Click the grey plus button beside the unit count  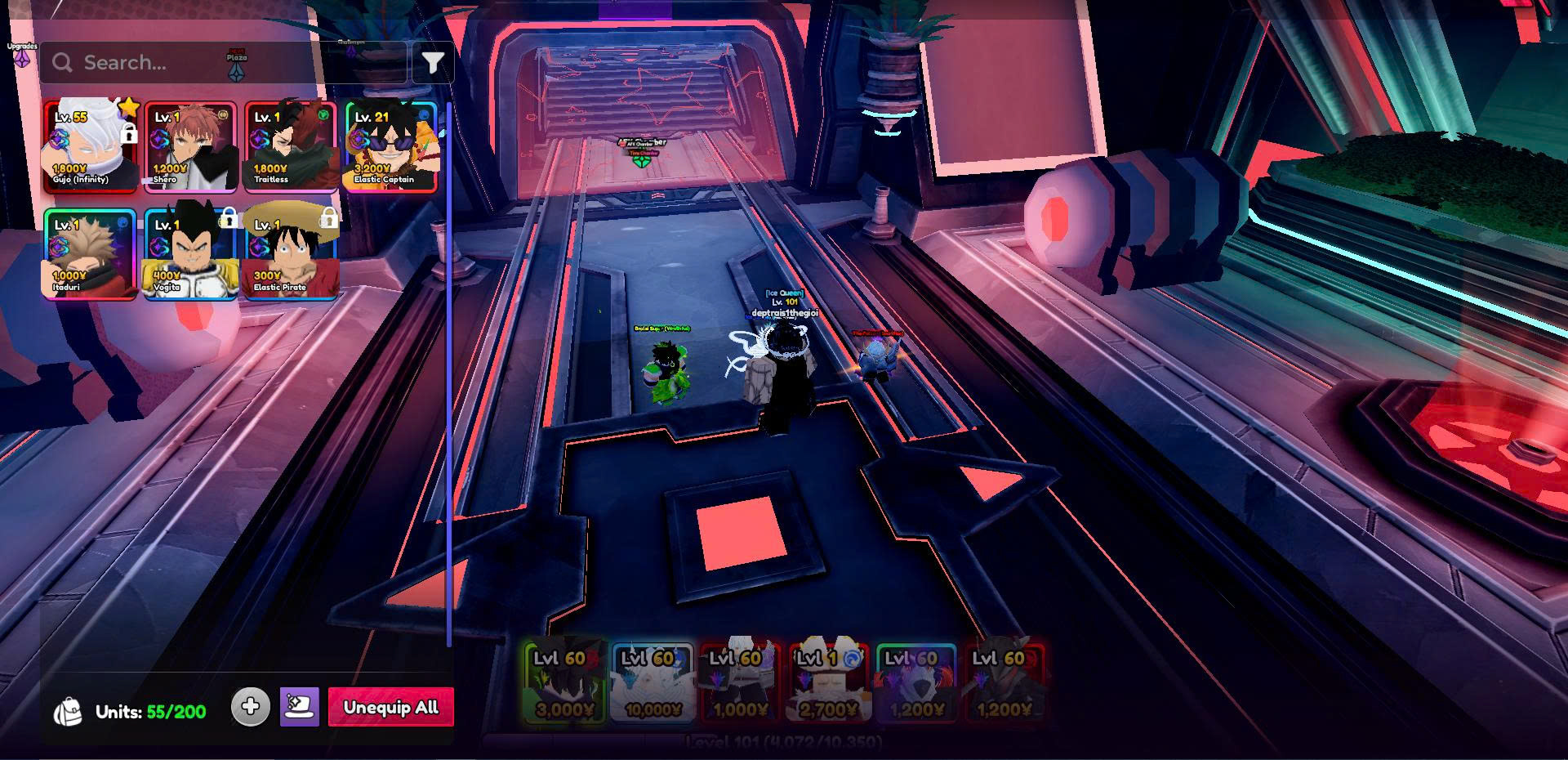251,706
